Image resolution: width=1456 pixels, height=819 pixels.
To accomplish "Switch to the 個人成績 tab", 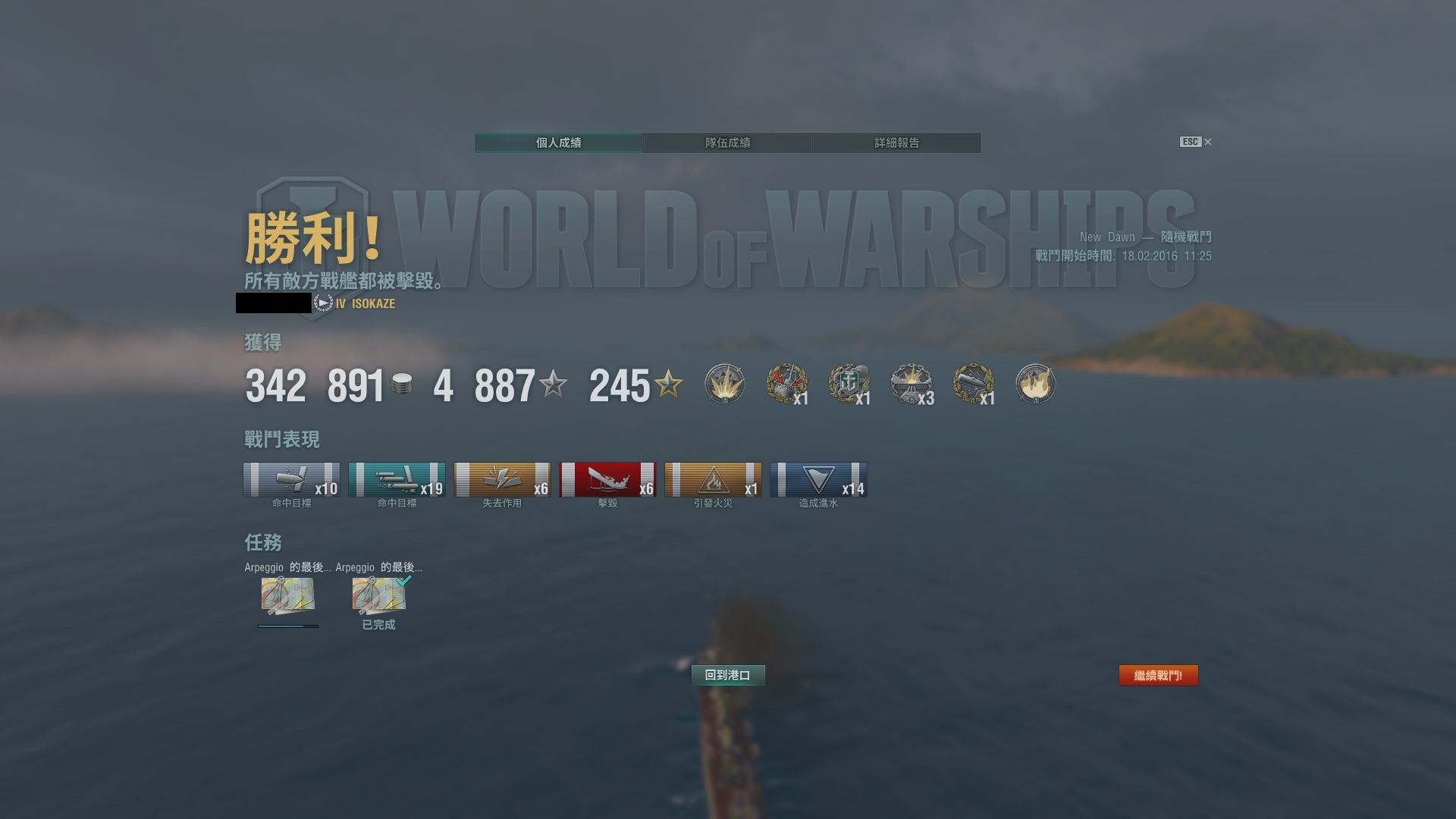I will click(x=558, y=143).
